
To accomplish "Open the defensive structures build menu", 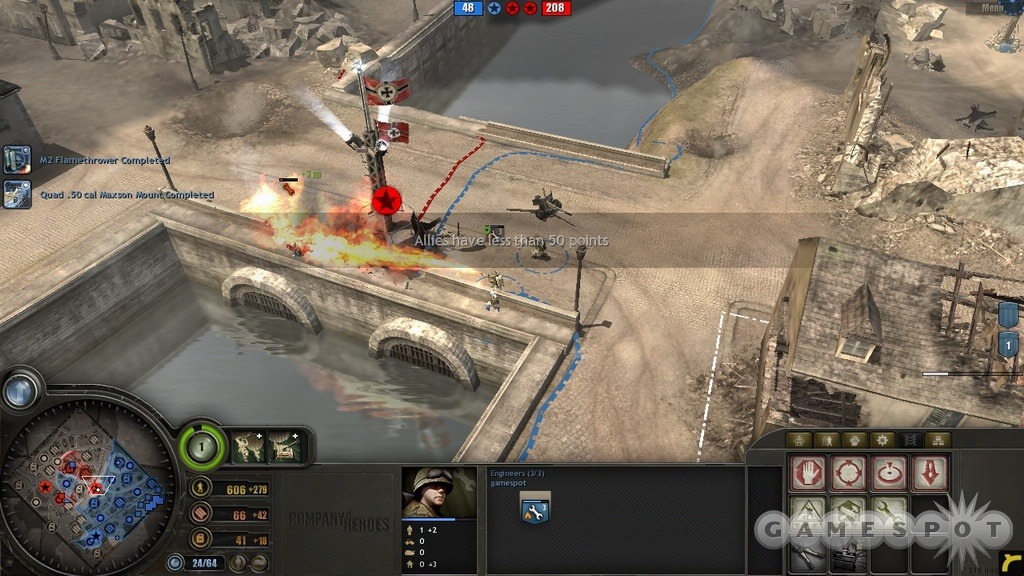I will 848,512.
